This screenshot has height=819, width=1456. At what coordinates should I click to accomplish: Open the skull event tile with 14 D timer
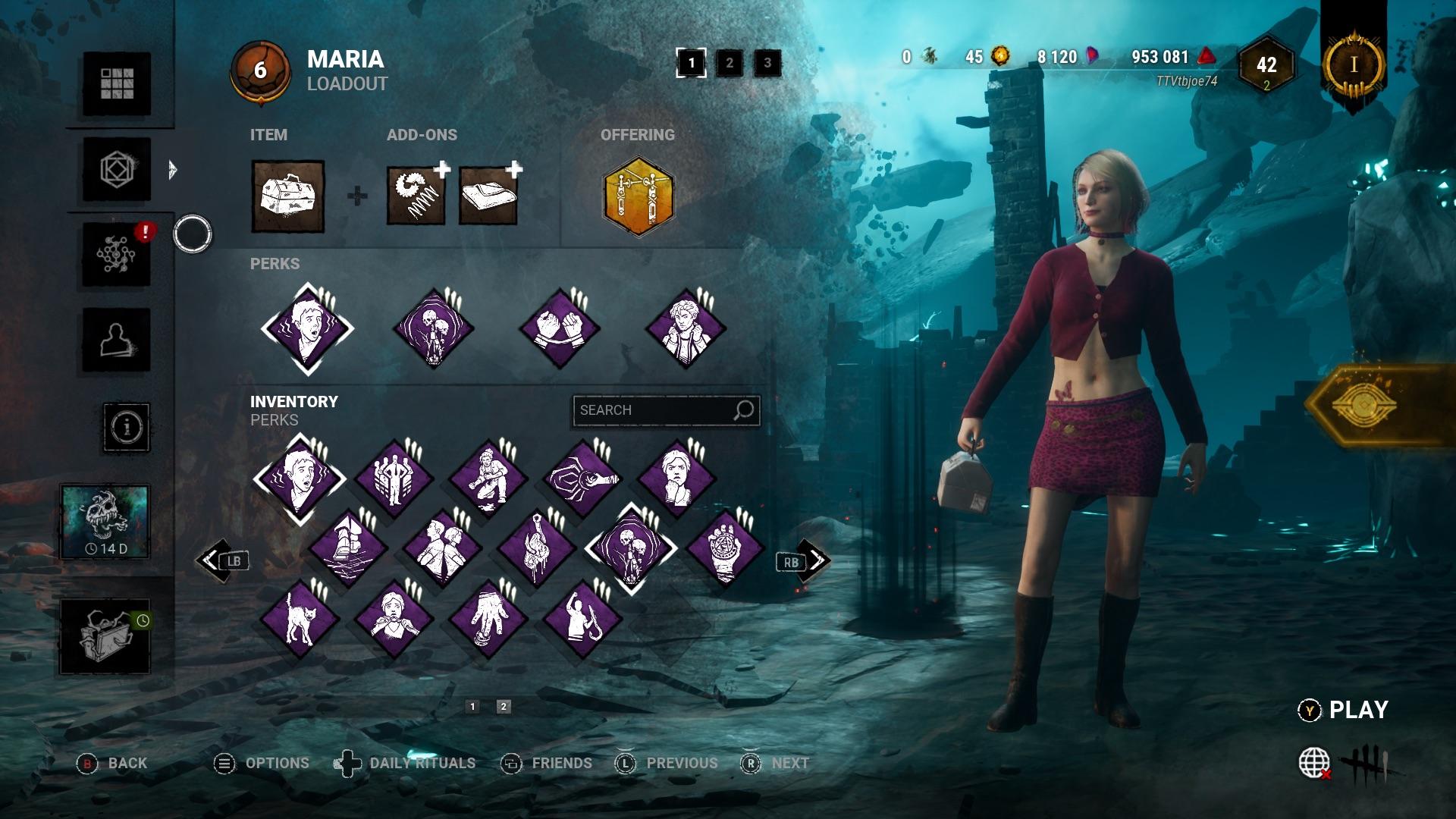pos(105,522)
